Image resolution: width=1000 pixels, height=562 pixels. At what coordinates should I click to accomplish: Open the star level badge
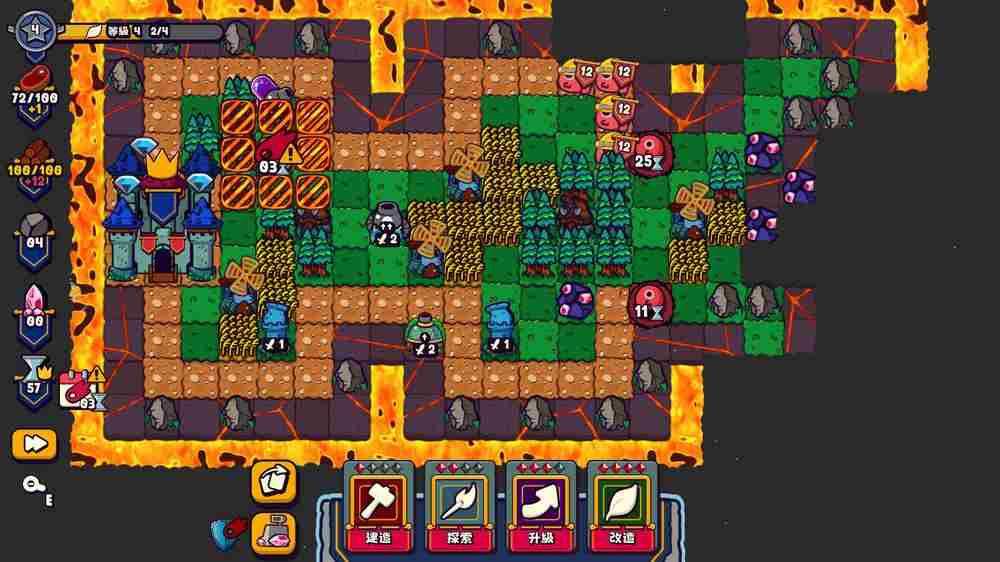36,27
